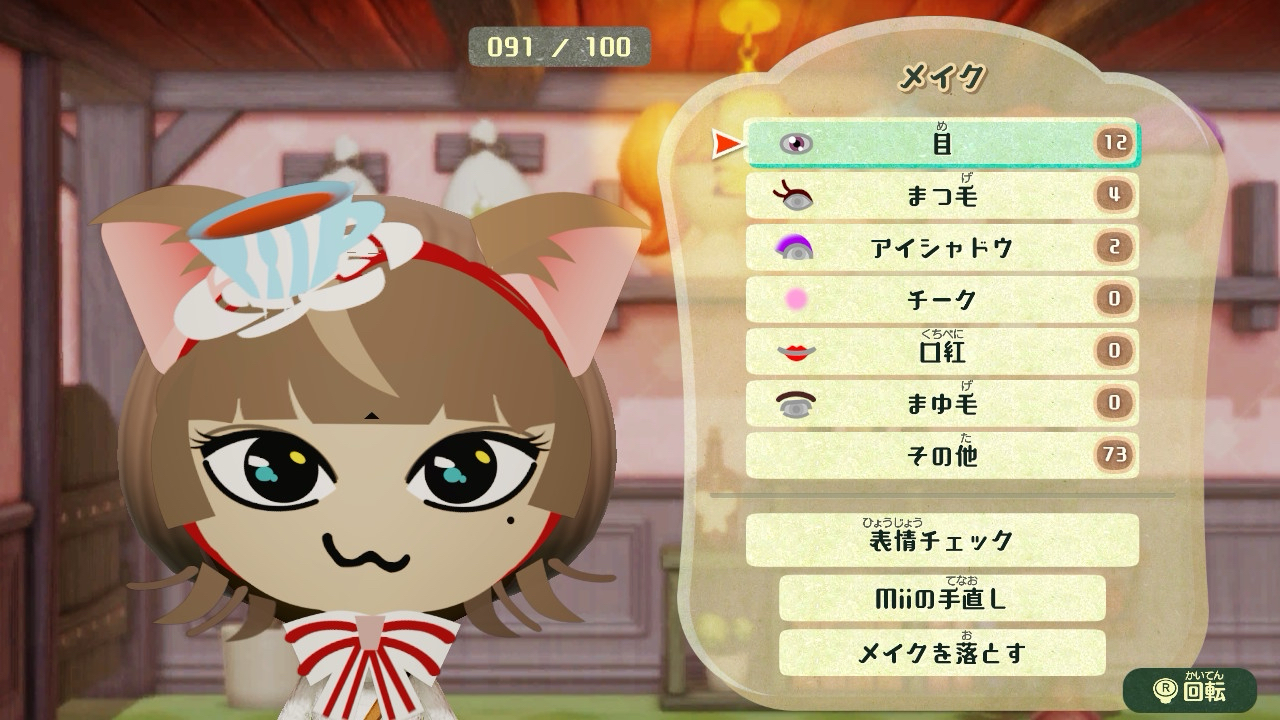This screenshot has height=720, width=1280.
Task: Choose the まゆ毛 eyebrows row
Action: click(941, 403)
